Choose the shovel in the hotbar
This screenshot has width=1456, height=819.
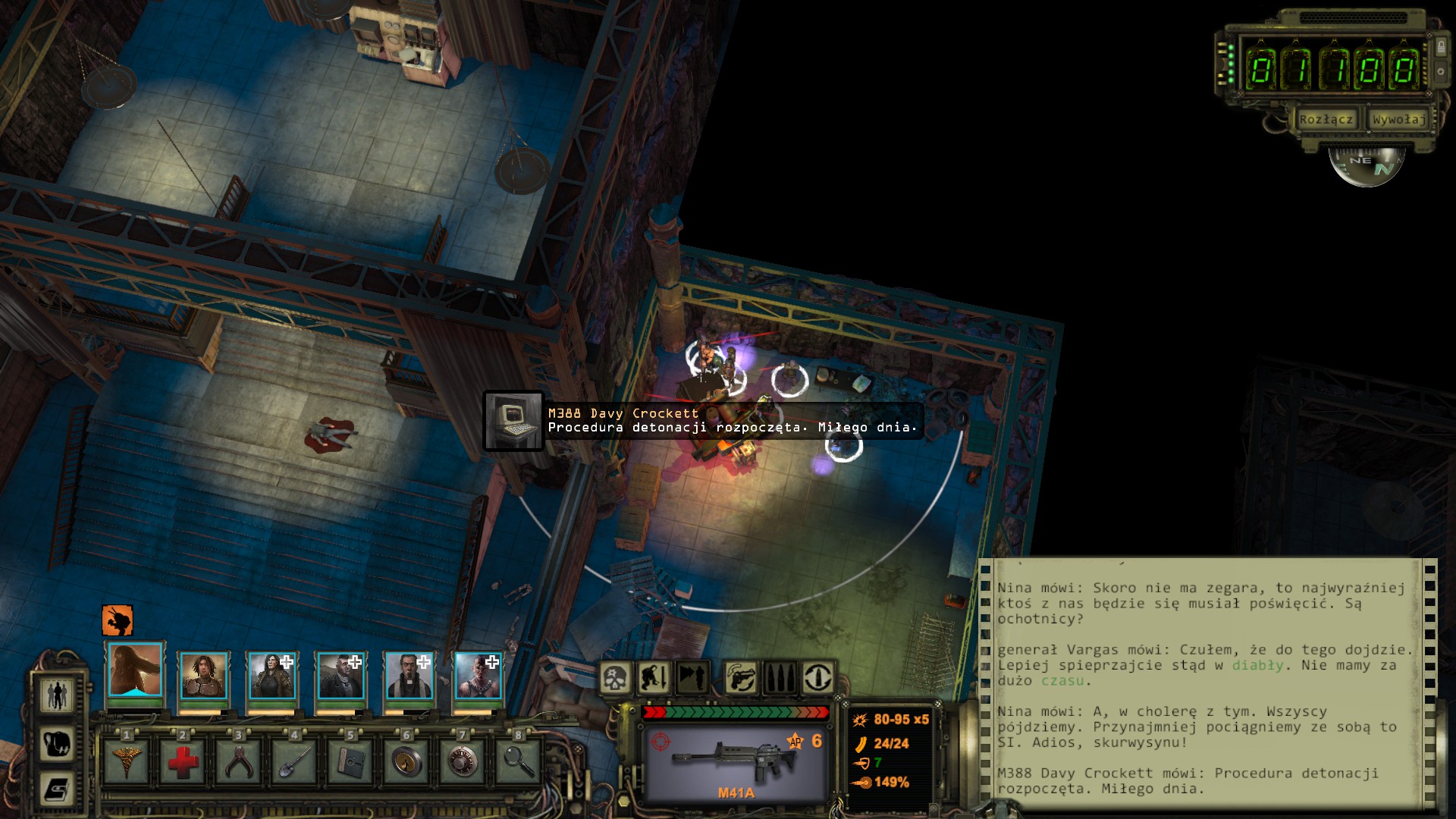click(x=294, y=761)
